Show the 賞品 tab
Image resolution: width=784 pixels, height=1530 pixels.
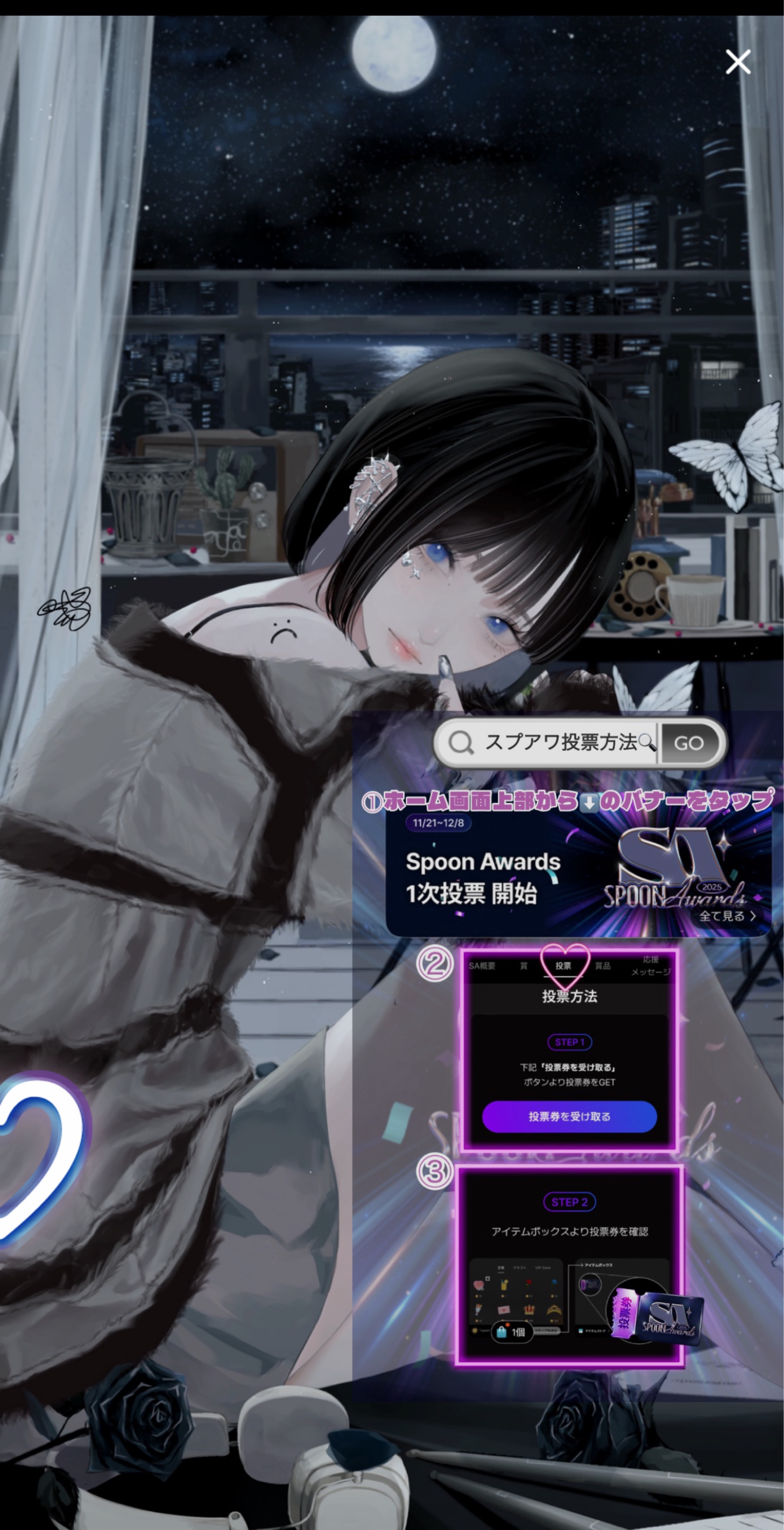click(602, 966)
